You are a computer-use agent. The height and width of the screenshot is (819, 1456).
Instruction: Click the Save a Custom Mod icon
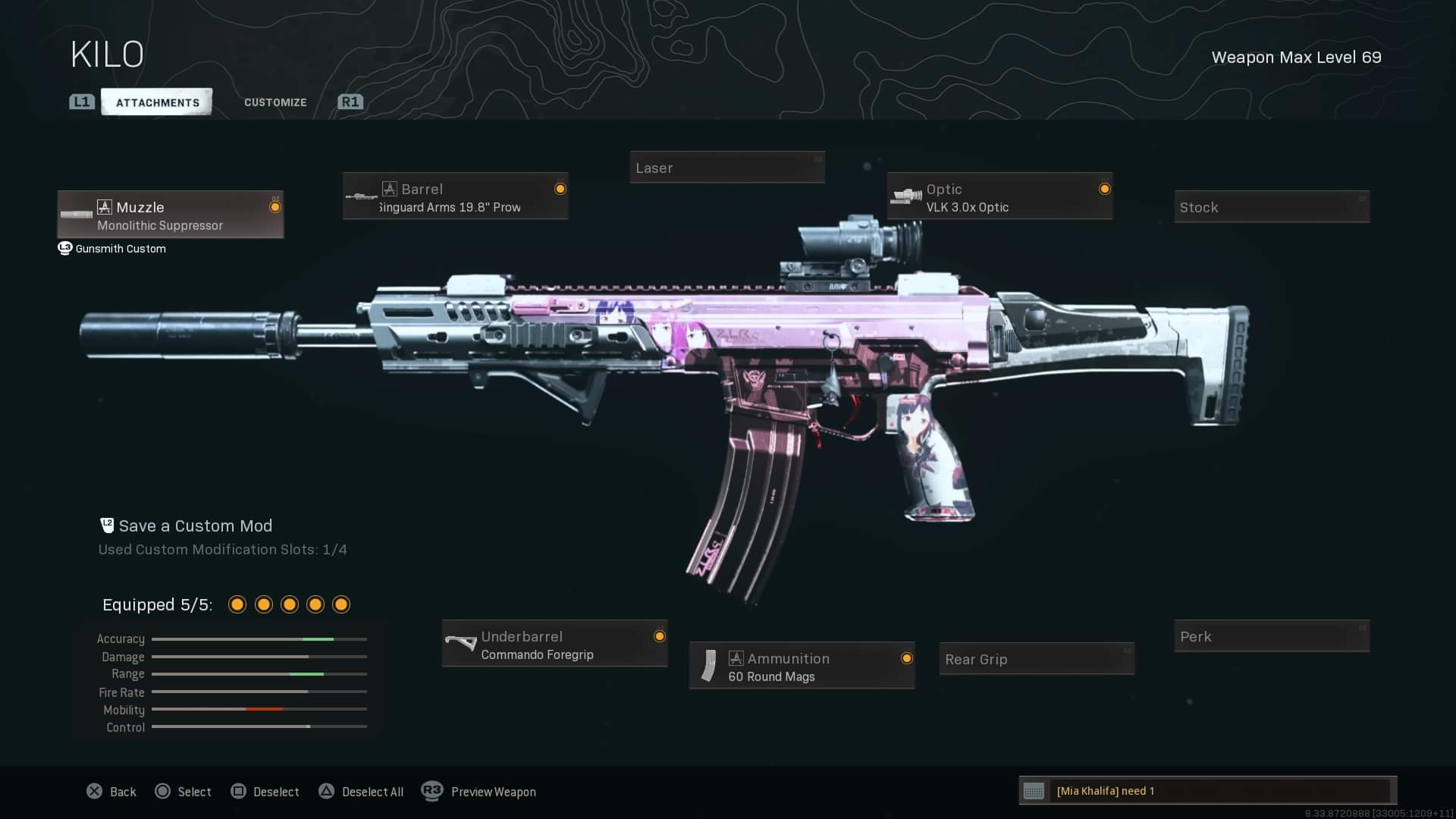tap(106, 525)
